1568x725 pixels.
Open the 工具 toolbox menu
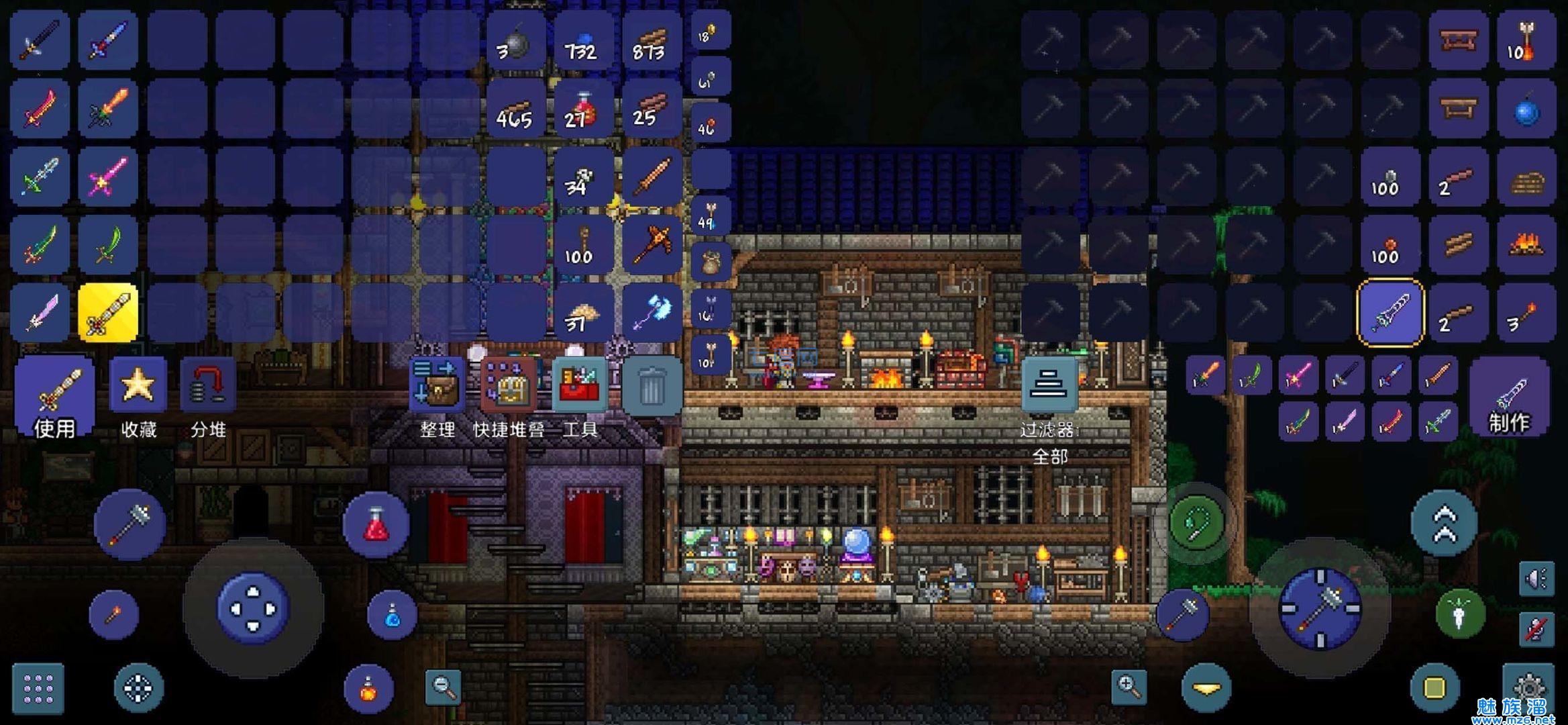point(580,387)
